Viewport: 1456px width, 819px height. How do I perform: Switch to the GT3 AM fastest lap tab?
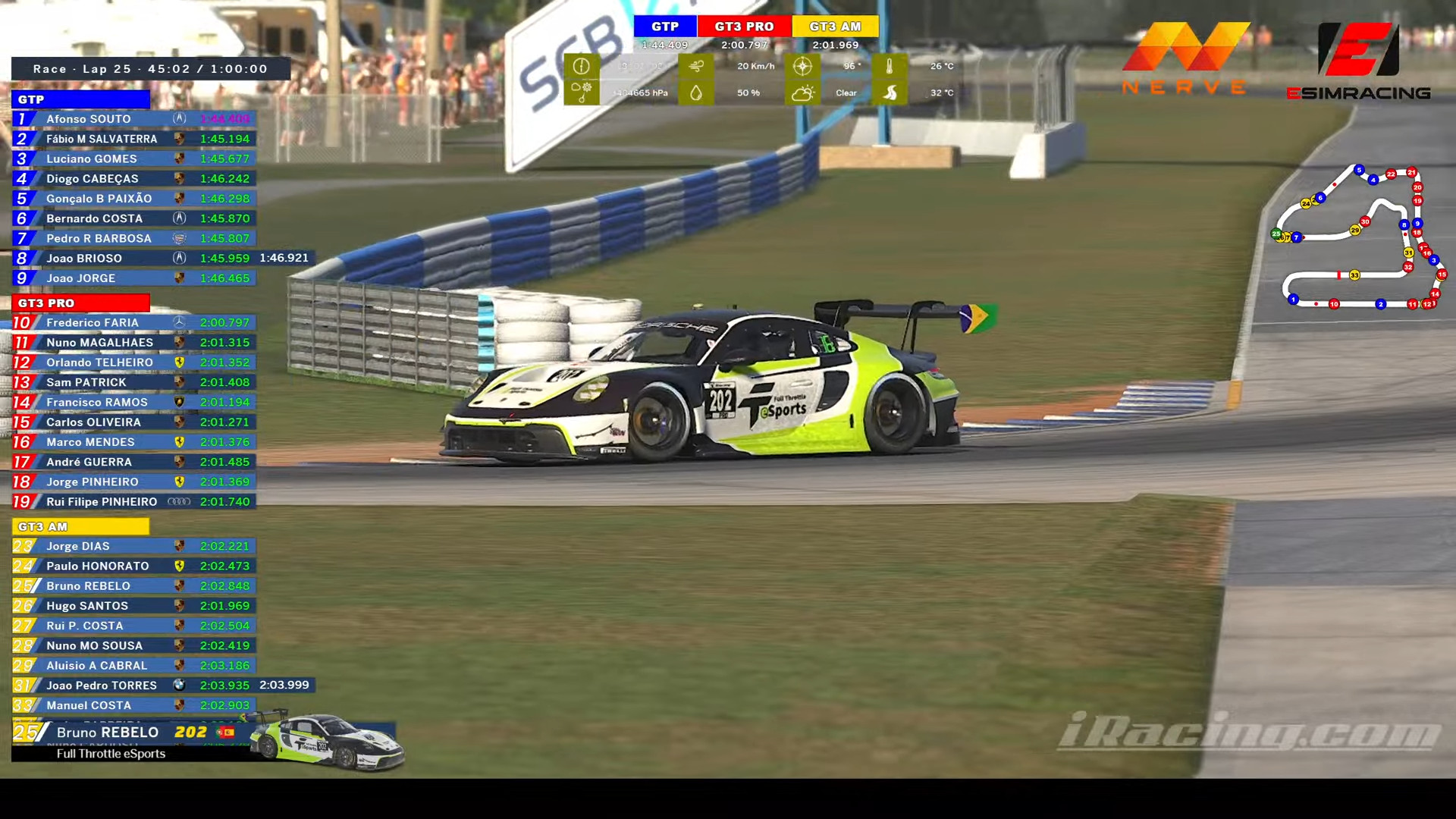point(835,26)
